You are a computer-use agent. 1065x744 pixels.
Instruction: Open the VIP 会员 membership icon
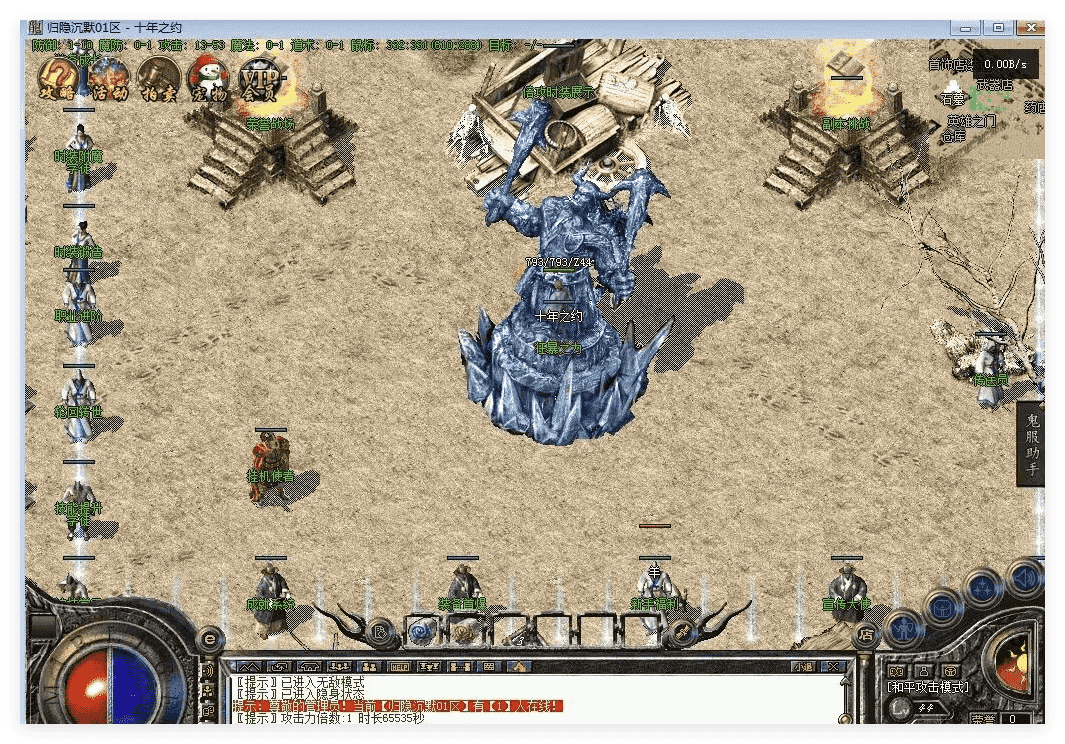[x=259, y=79]
